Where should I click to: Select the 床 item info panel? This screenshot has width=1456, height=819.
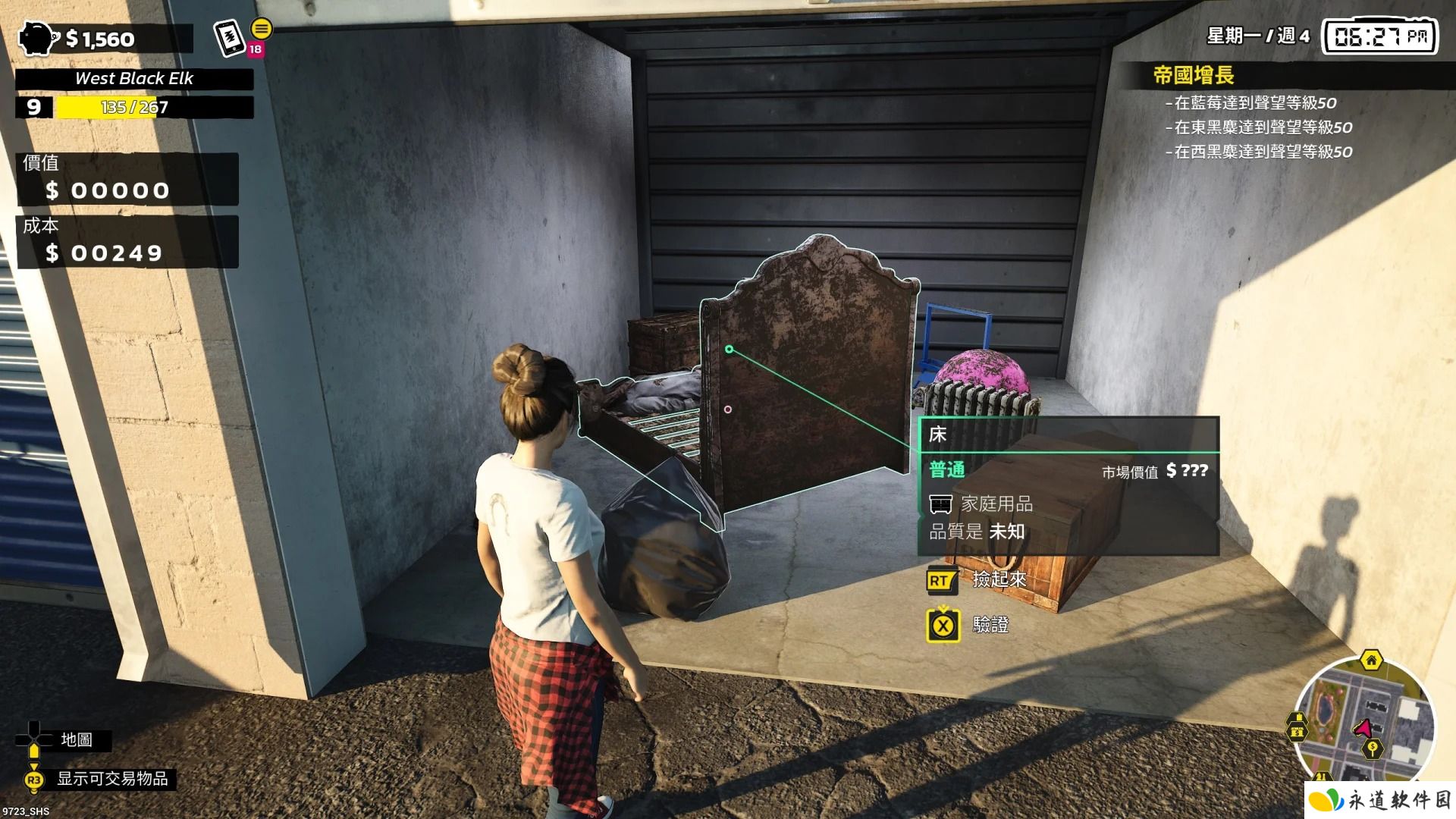coord(1068,485)
